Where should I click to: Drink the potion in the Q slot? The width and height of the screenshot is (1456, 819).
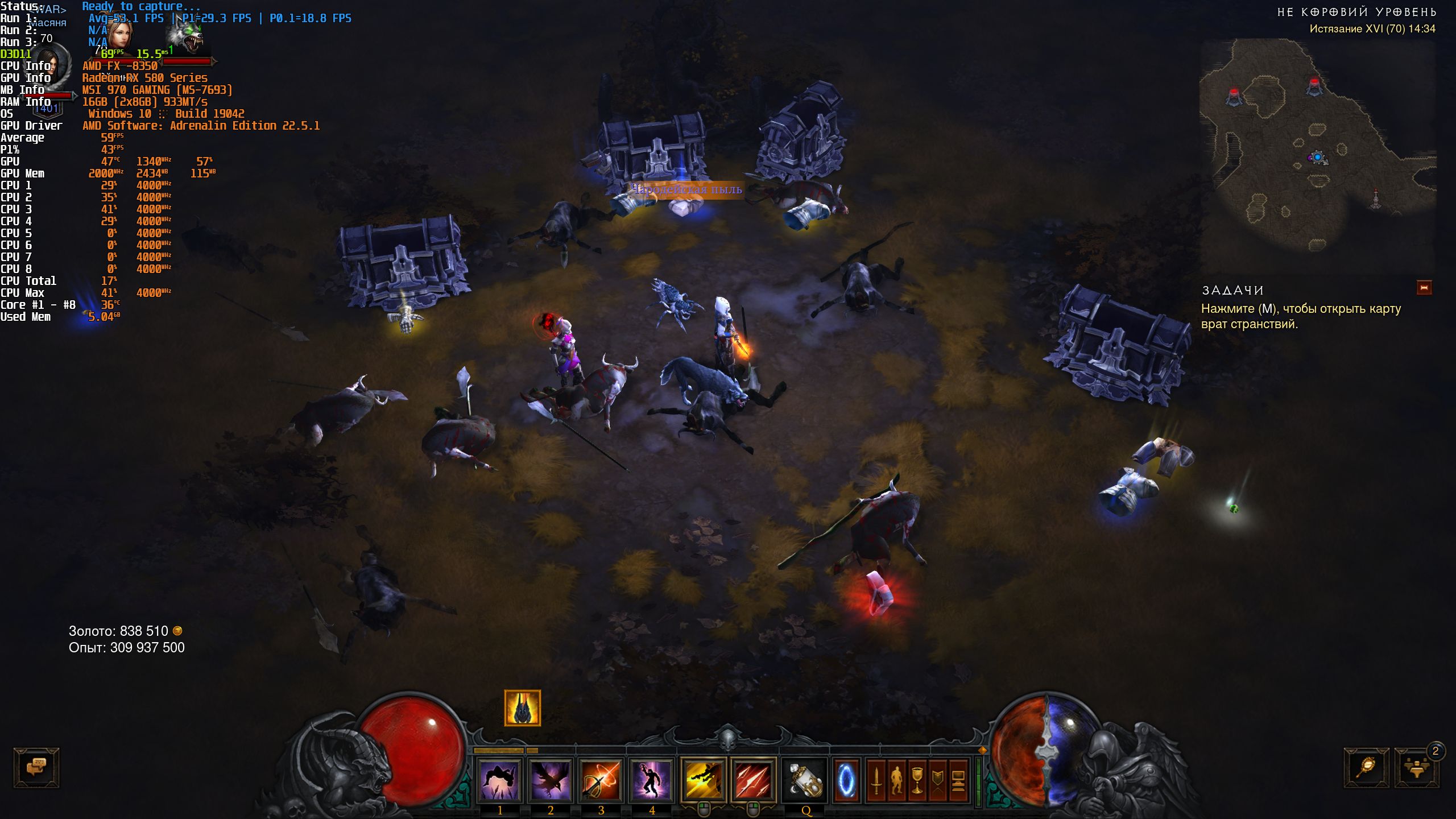tap(805, 781)
